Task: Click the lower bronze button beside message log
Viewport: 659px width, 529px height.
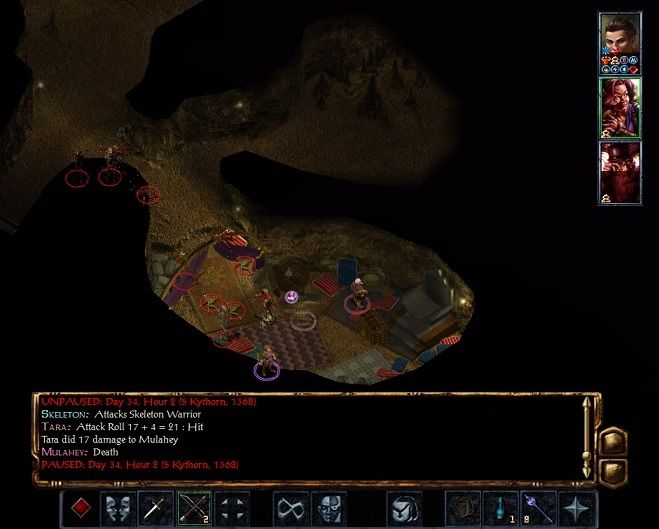Action: coord(614,469)
